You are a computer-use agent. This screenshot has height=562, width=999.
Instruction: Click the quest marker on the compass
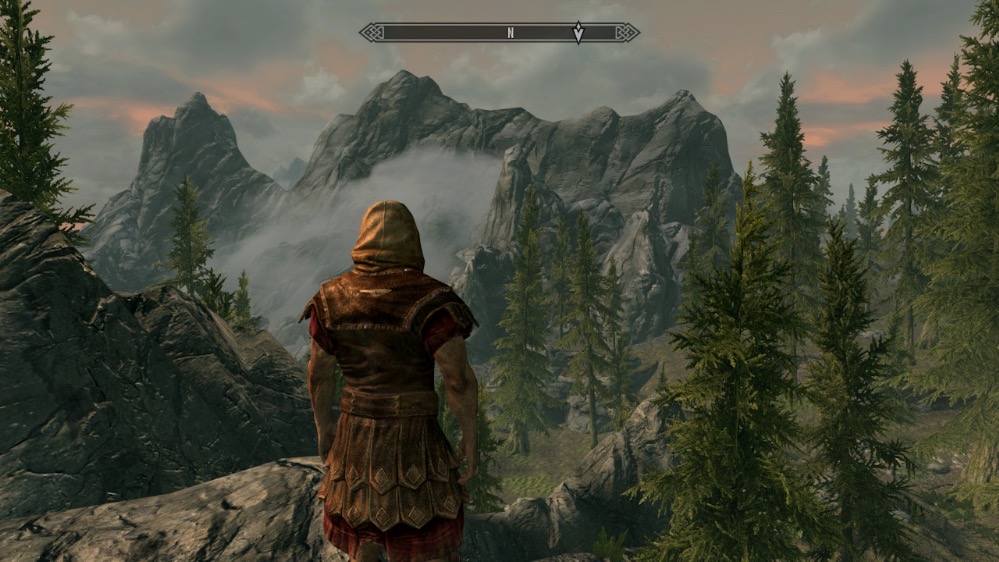(x=578, y=33)
